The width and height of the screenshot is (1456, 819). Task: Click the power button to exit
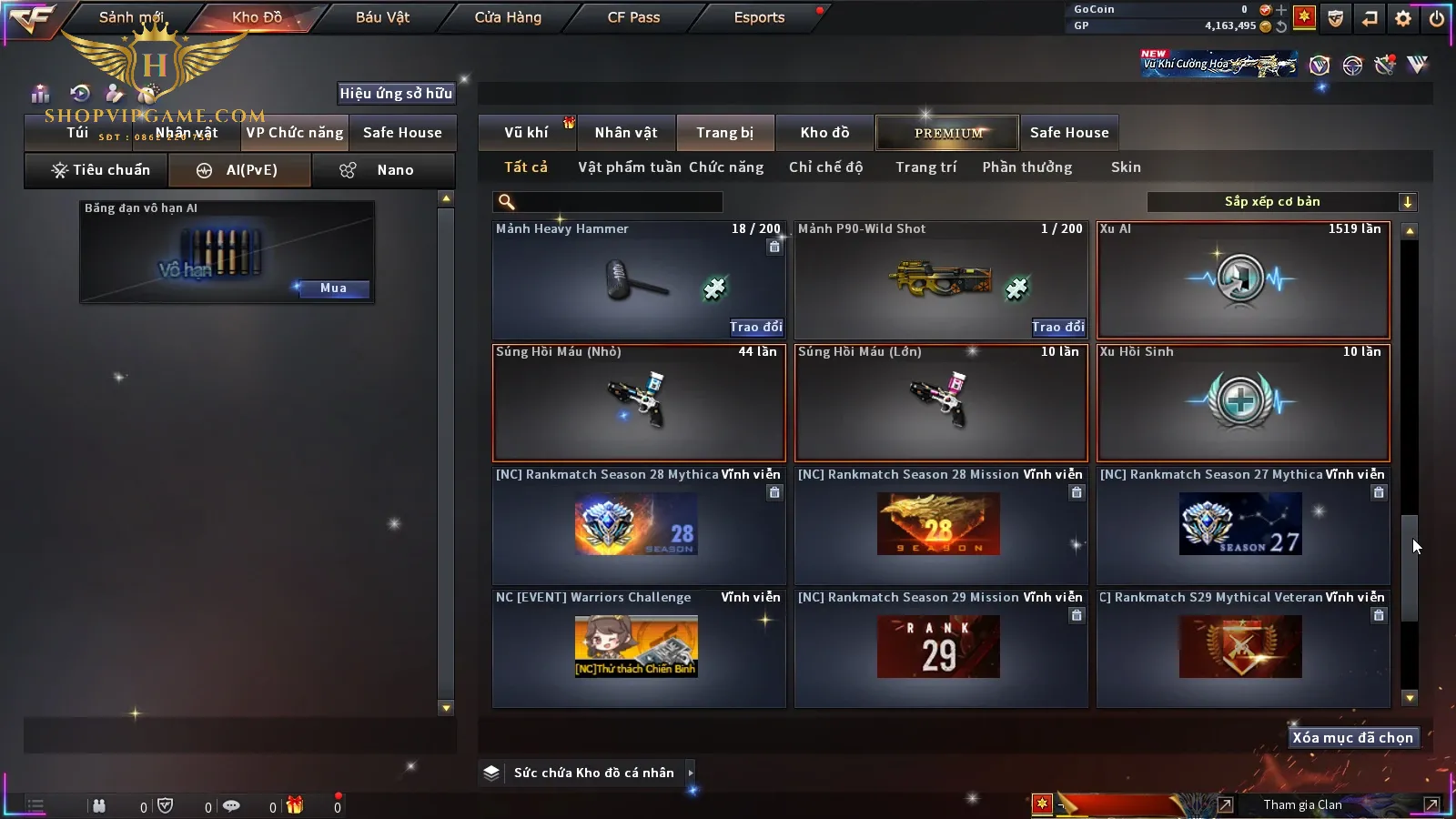1437,18
